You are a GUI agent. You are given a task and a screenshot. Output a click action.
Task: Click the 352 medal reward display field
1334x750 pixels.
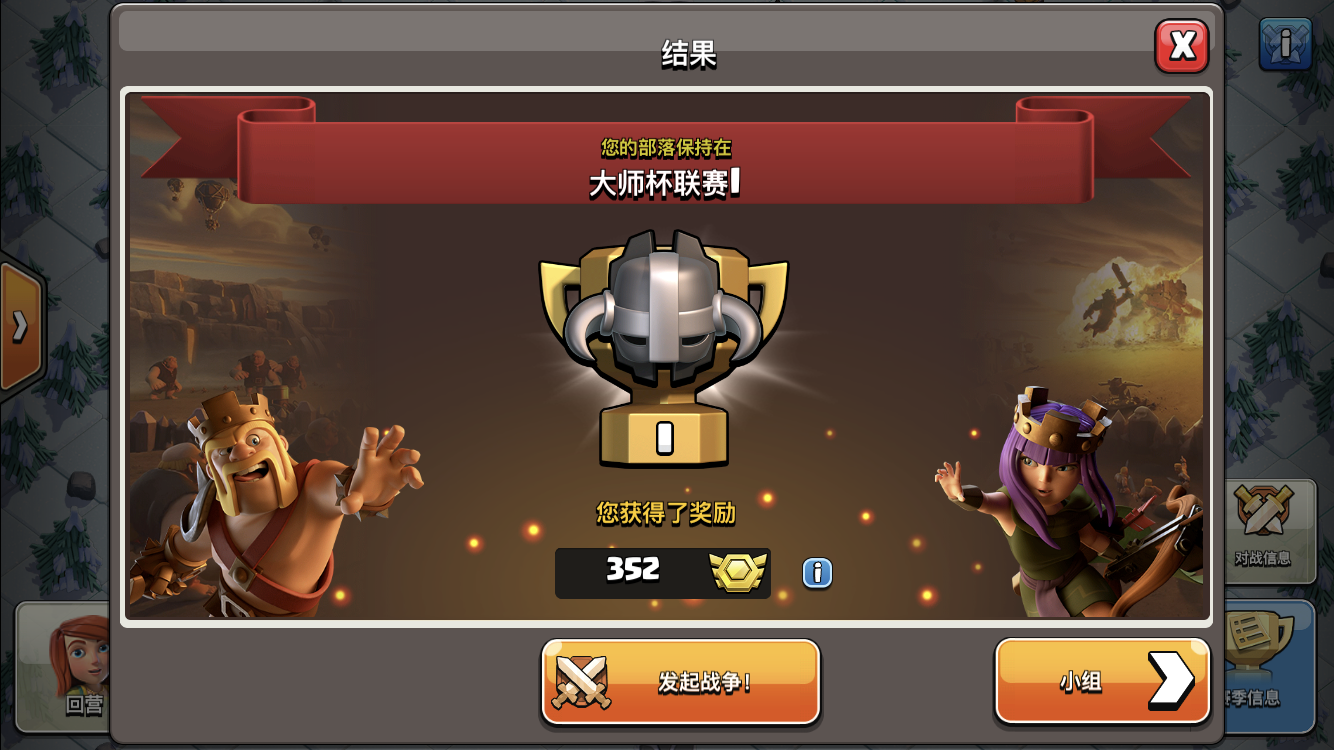(x=663, y=572)
